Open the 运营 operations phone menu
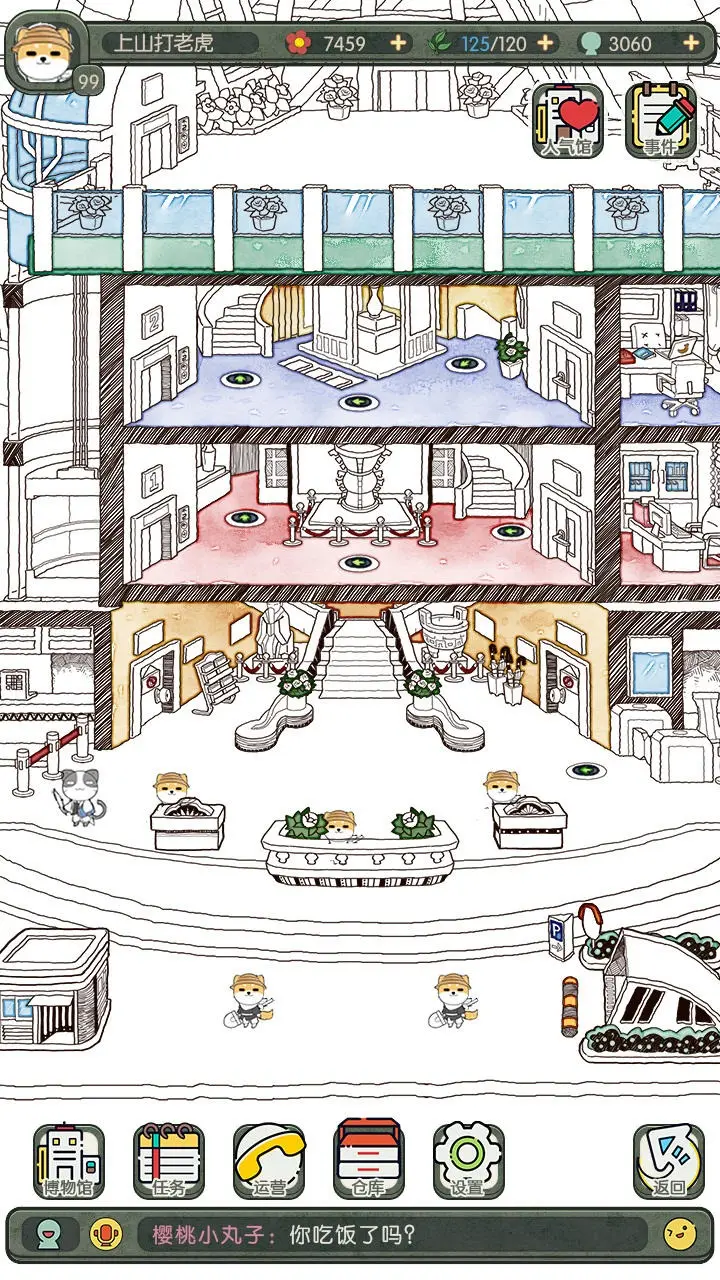This screenshot has width=720, height=1280. click(x=269, y=1161)
